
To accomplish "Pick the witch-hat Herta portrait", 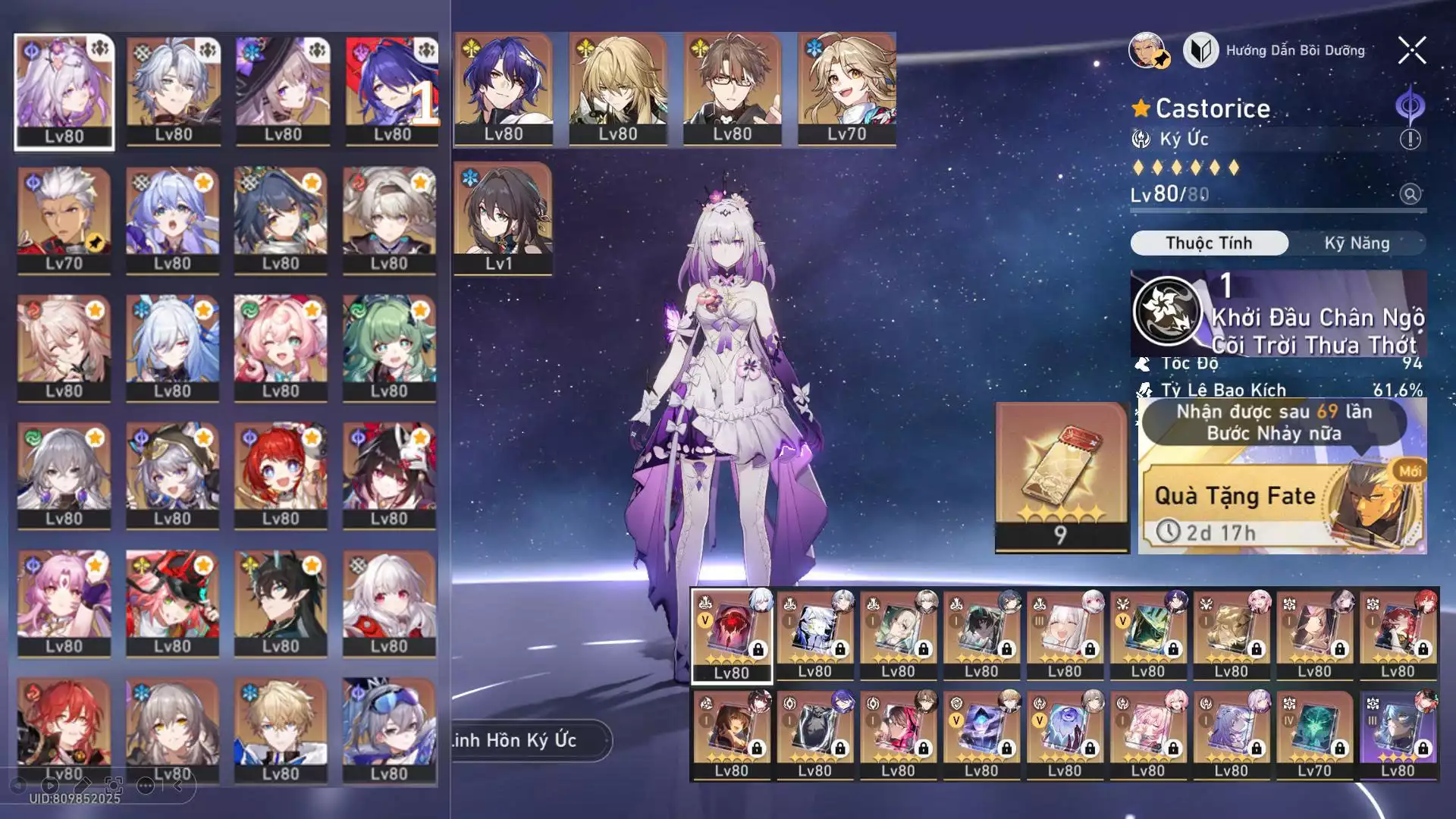I will (283, 89).
